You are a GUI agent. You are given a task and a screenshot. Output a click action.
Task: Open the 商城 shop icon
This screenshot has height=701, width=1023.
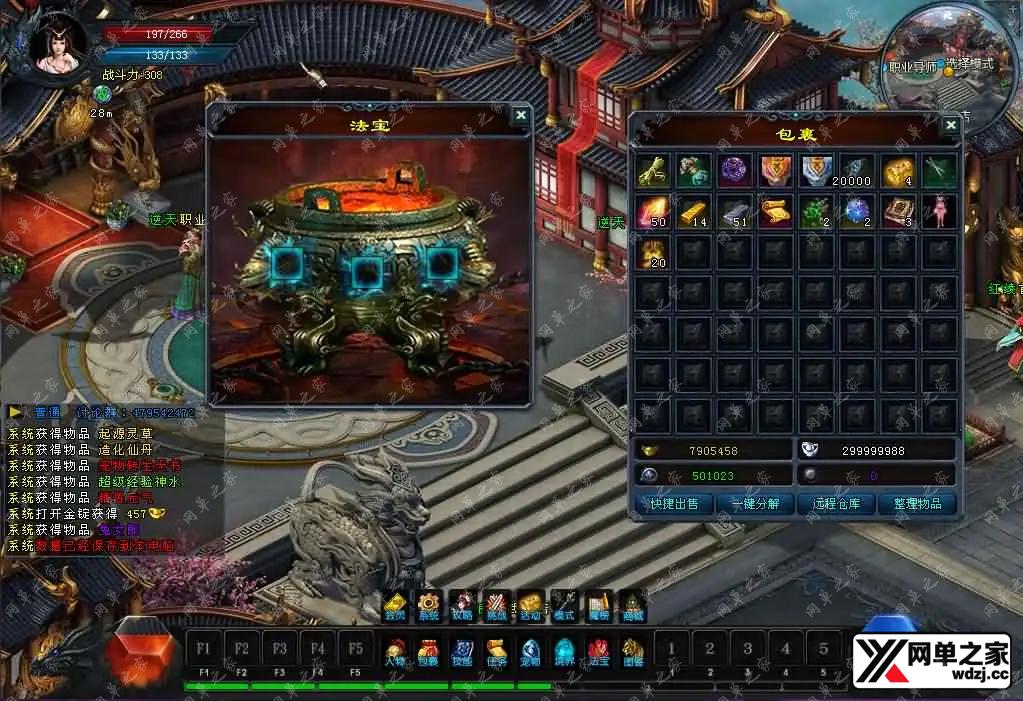(633, 605)
